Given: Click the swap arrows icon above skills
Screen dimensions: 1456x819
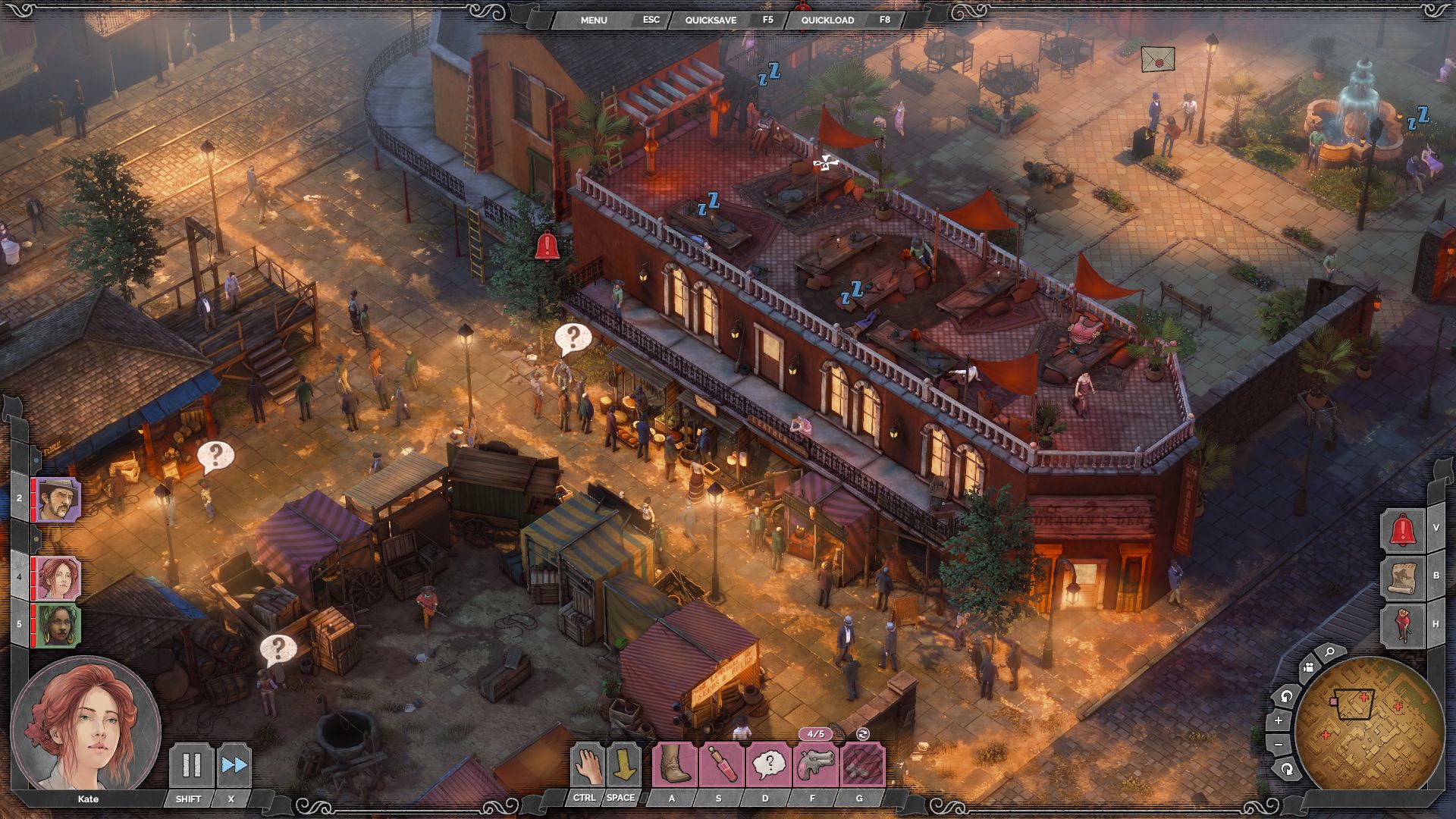Looking at the screenshot, I should 862,733.
